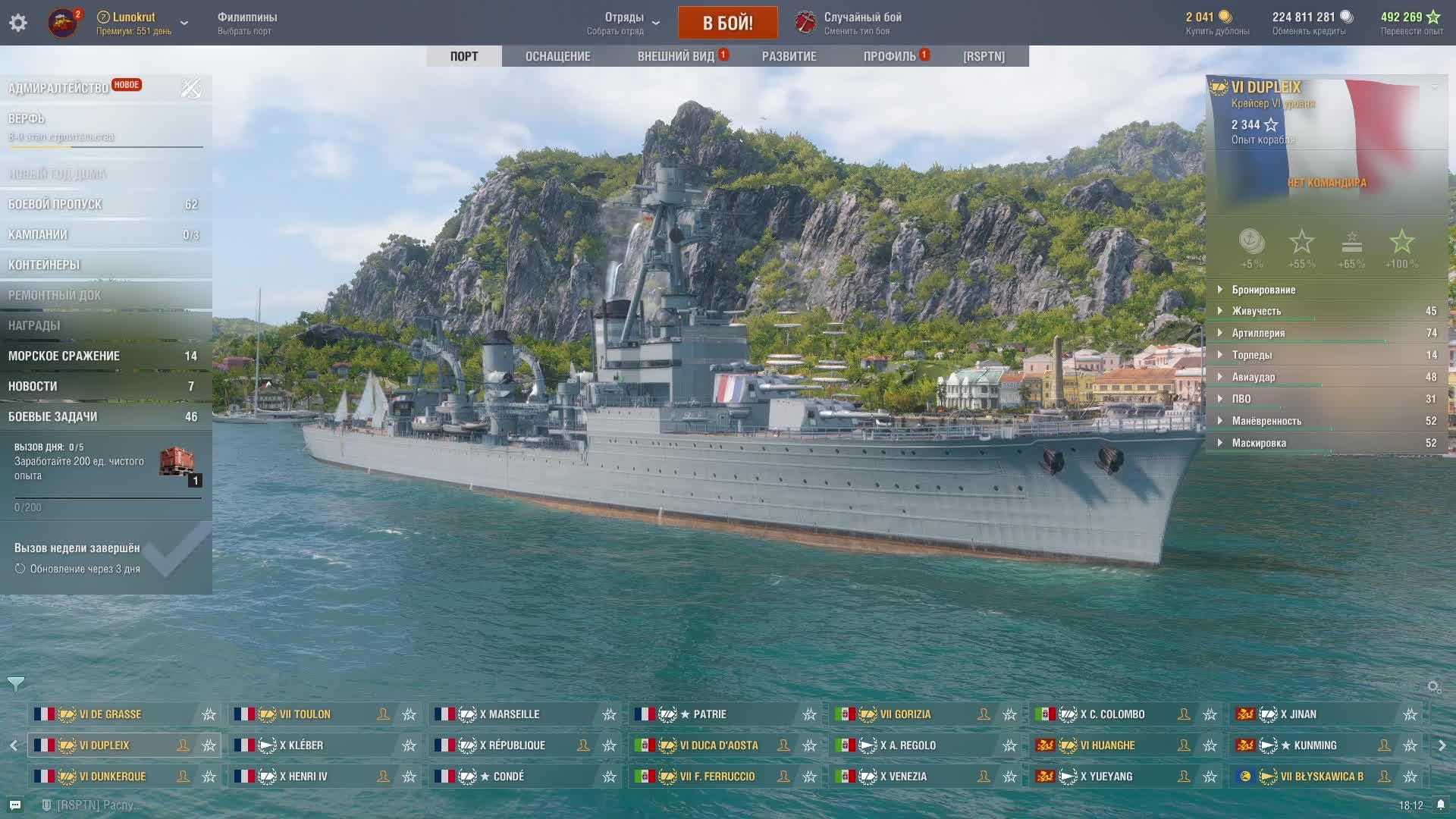The height and width of the screenshot is (819, 1456).
Task: Switch to the РАЗВИТИЕ tab
Action: [789, 56]
